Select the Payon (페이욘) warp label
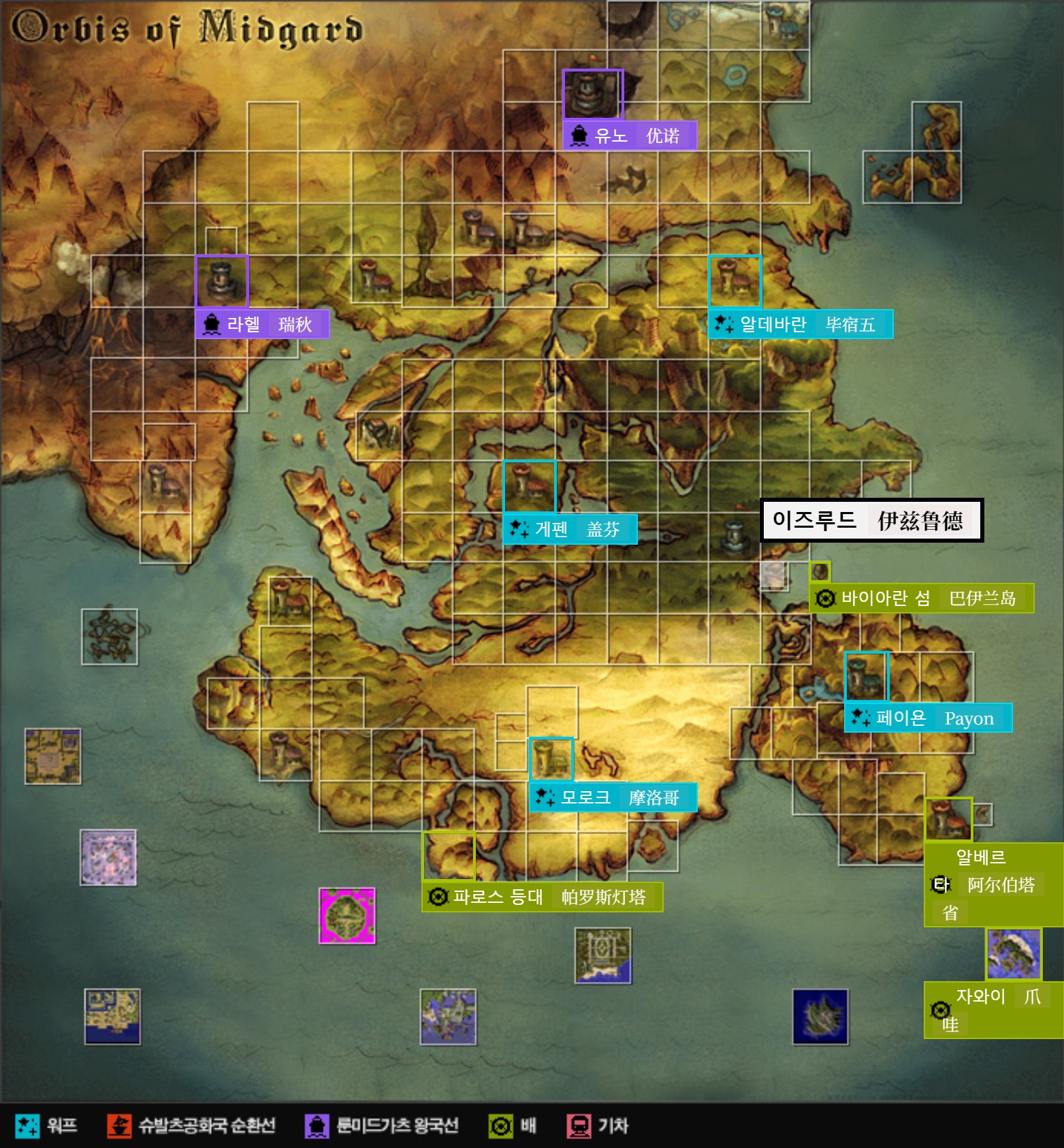Screen dimensions: 1064x1148 928,718
